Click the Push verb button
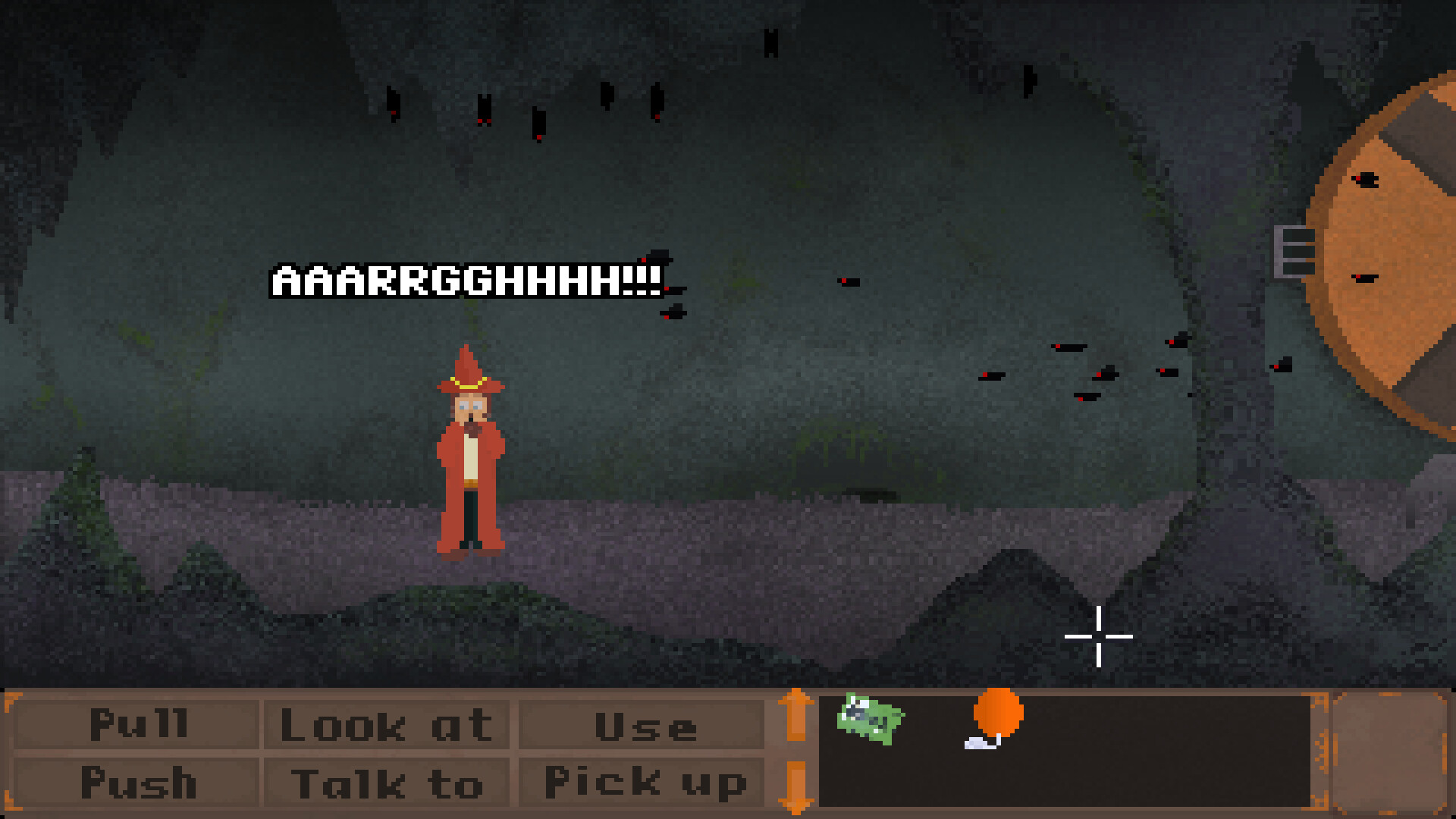The width and height of the screenshot is (1456, 819). point(138,779)
